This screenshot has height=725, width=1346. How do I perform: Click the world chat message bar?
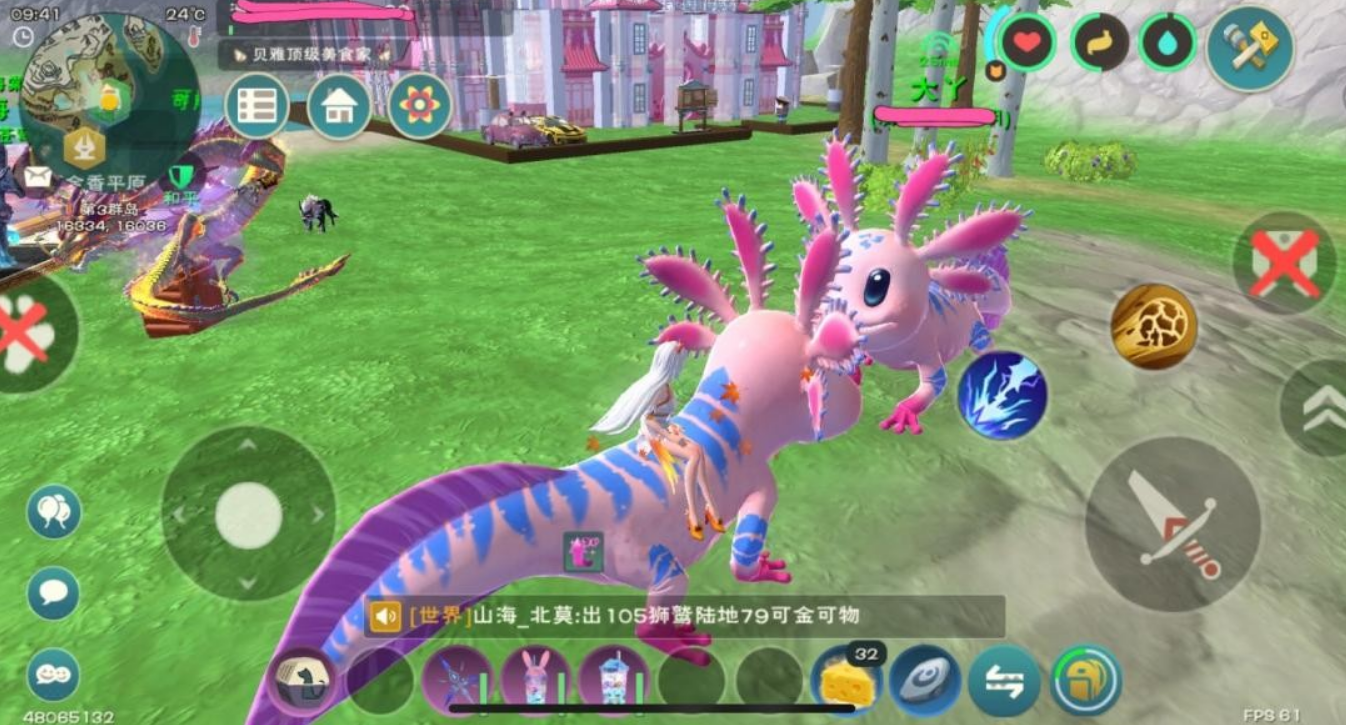click(x=684, y=616)
